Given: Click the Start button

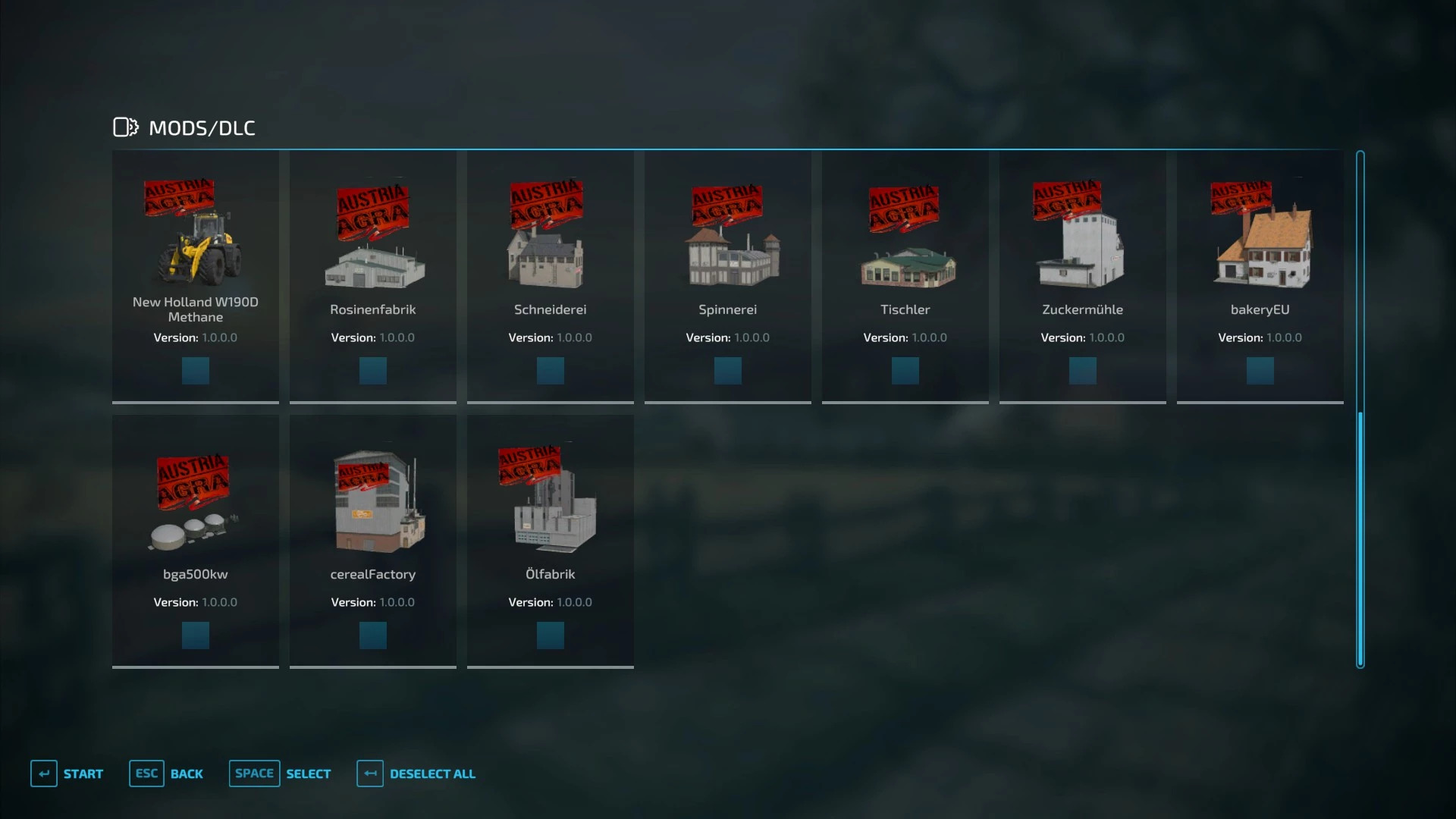Looking at the screenshot, I should [67, 773].
